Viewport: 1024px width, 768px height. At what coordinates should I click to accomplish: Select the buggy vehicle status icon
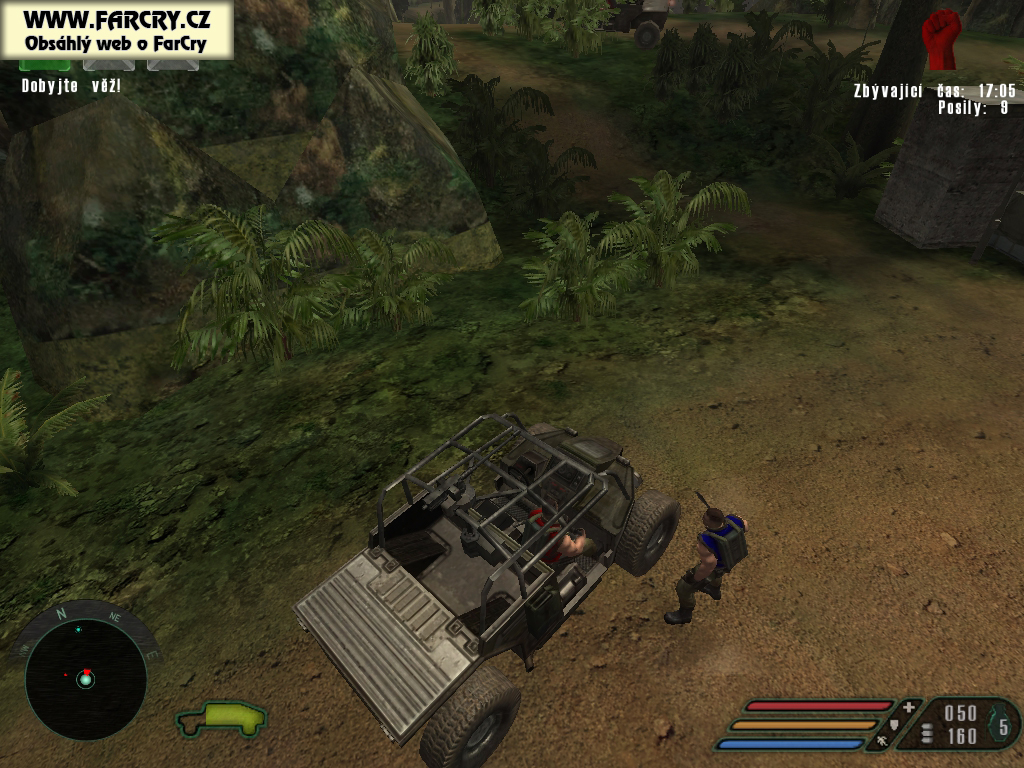[222, 717]
